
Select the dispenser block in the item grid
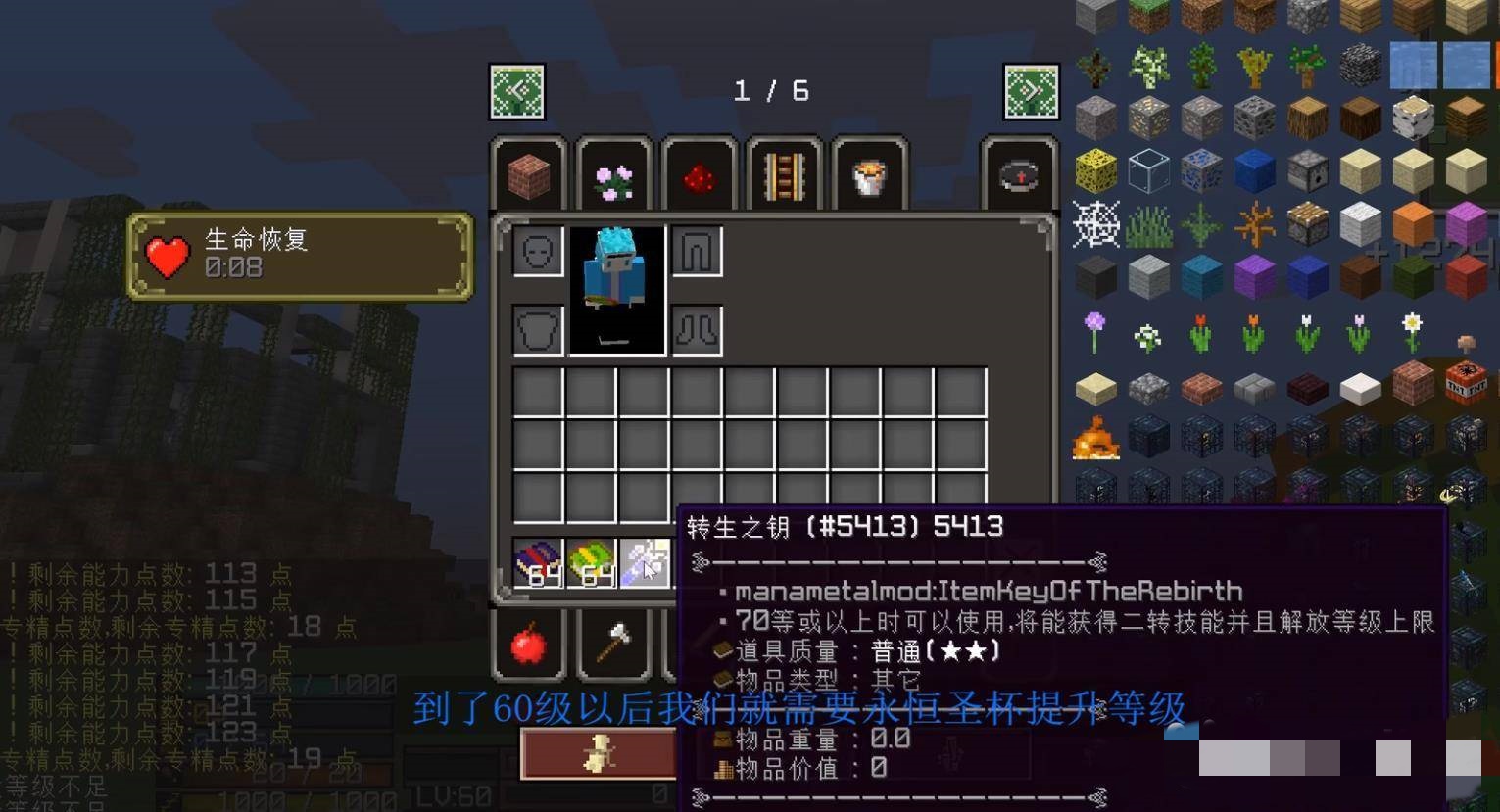[x=1308, y=172]
